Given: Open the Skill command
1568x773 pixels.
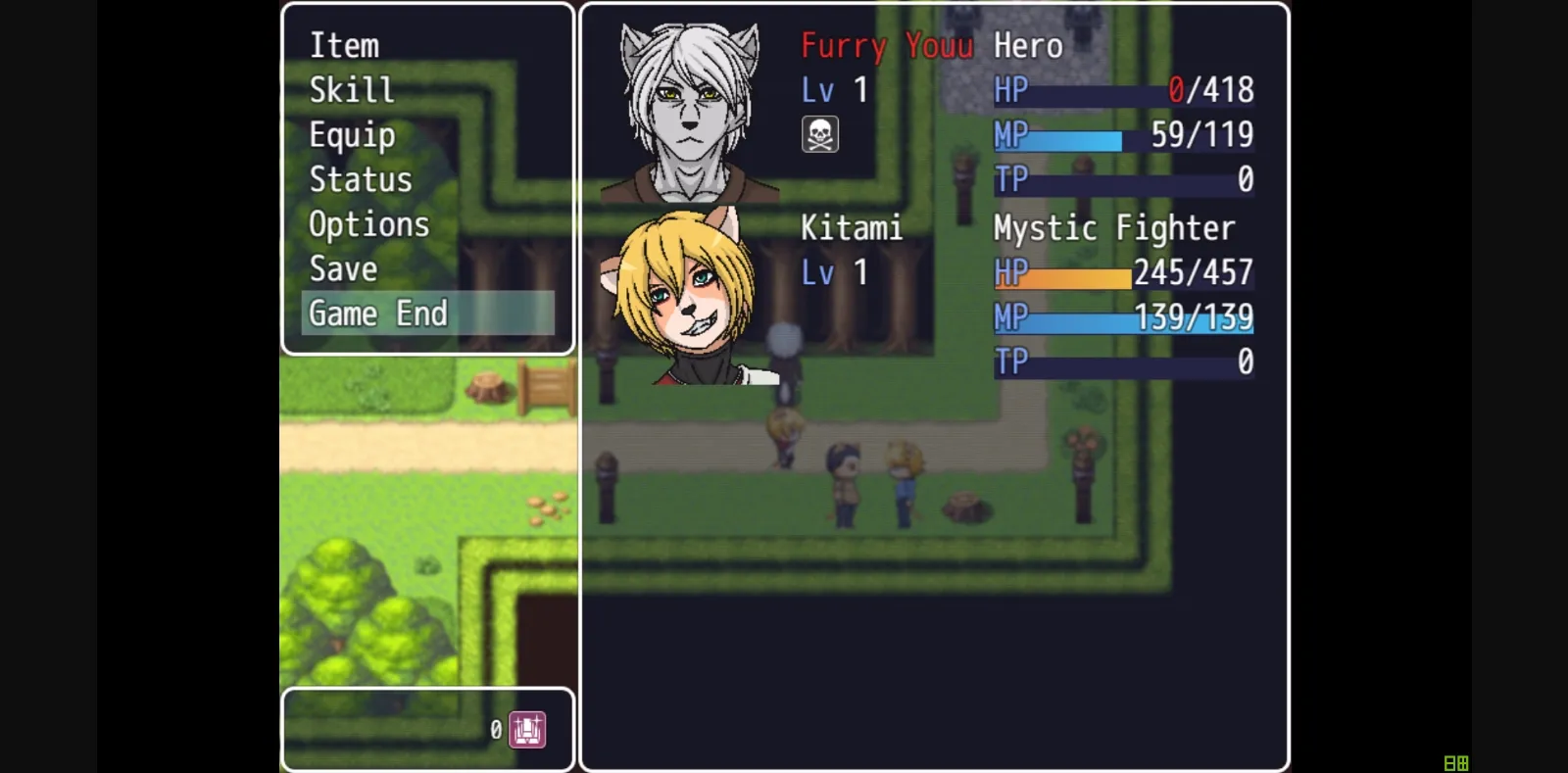Looking at the screenshot, I should (352, 89).
